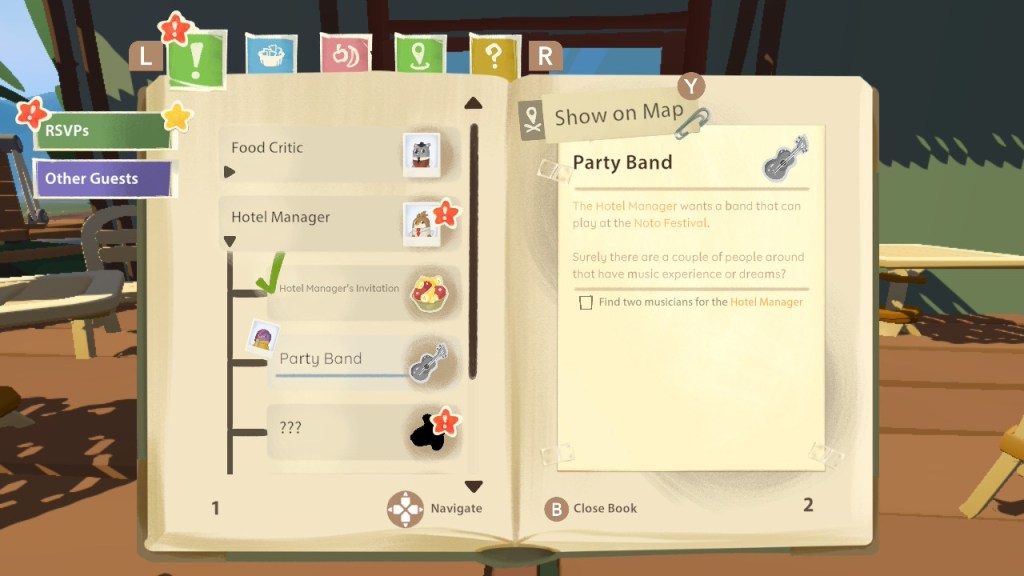Viewport: 1024px width, 576px height.
Task: Click the scroll-up arrow above the quest list
Action: (474, 103)
